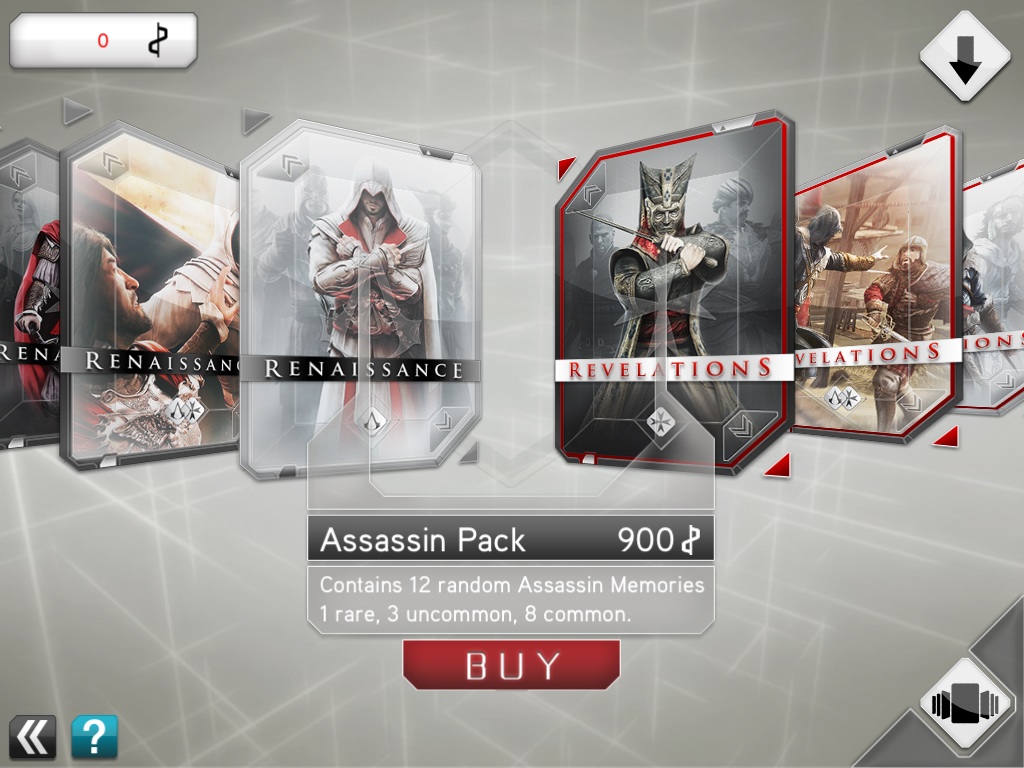Go back with the double-arrow button
Screen dimensions: 1024x768
(x=33, y=737)
